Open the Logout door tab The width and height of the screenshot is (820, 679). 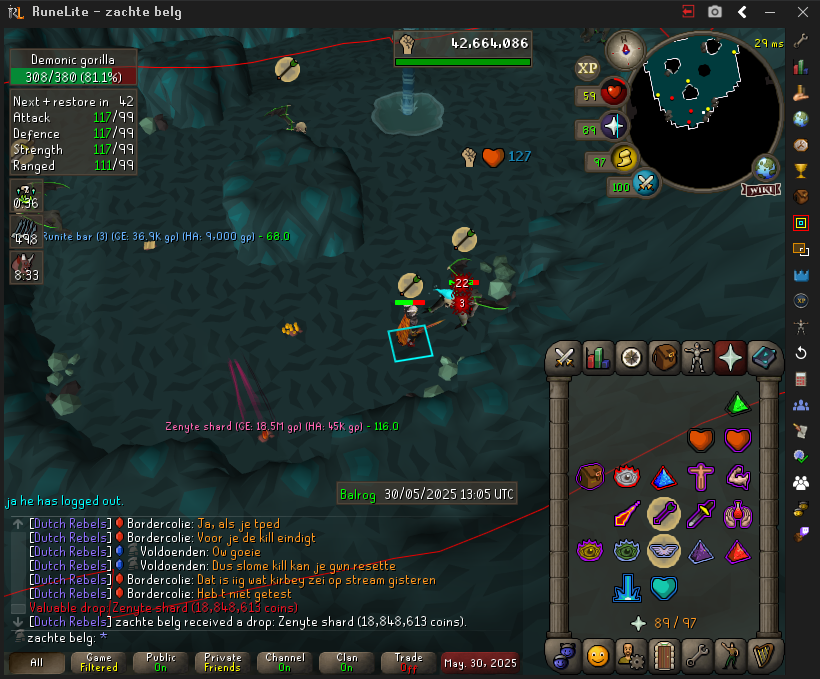pos(664,656)
